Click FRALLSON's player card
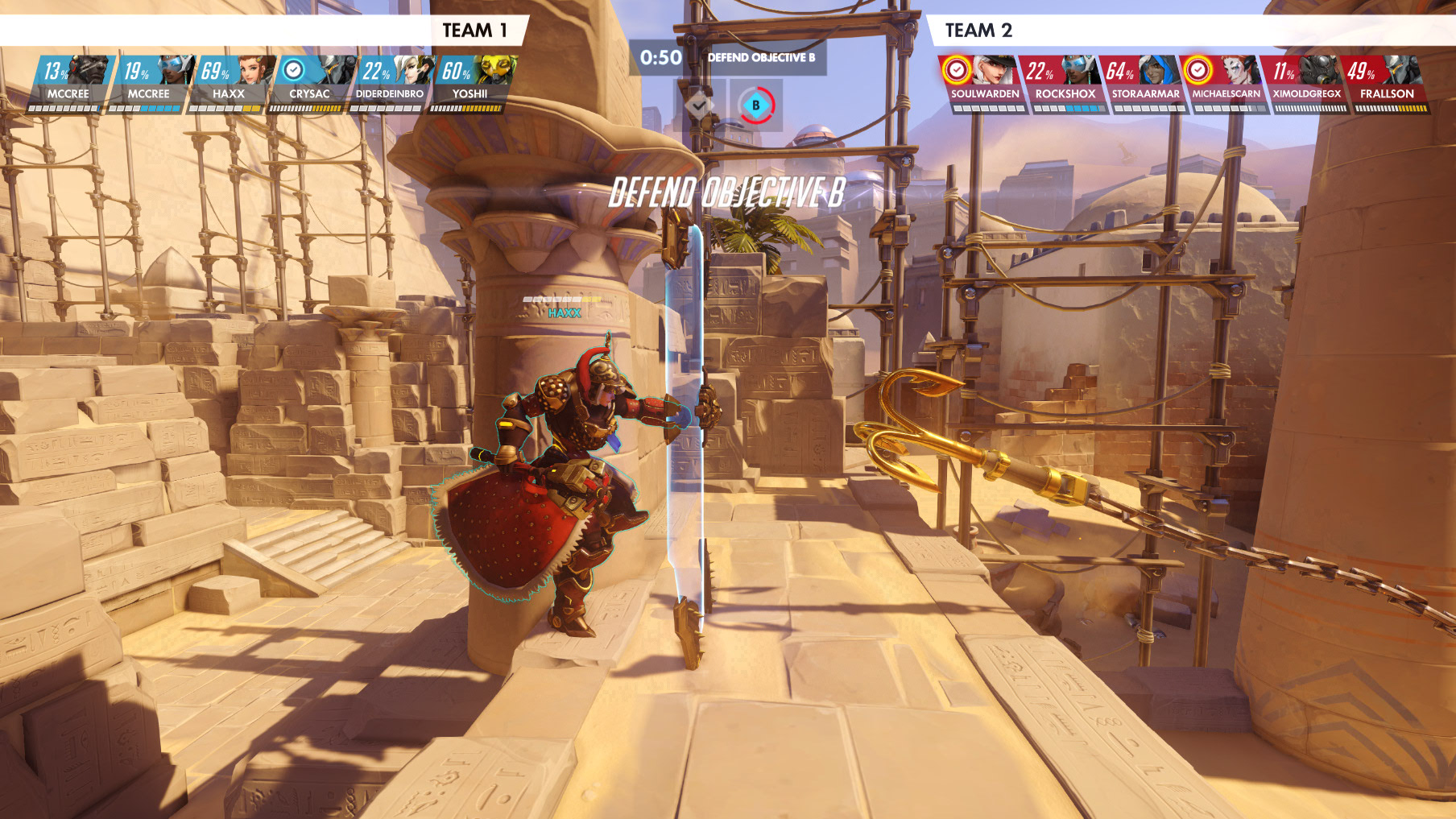The width and height of the screenshot is (1456, 819). pos(1387,84)
